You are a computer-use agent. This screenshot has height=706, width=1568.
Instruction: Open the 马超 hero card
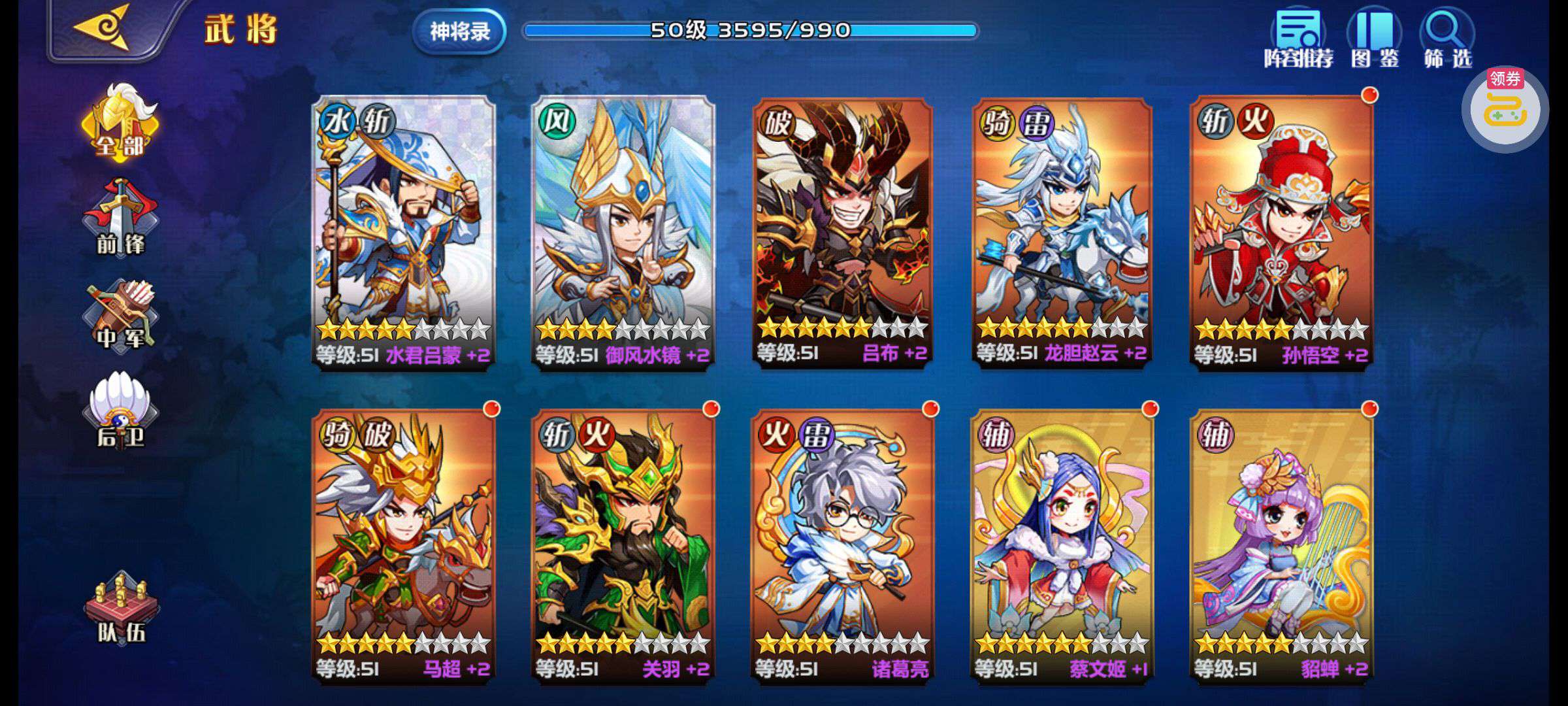click(403, 546)
